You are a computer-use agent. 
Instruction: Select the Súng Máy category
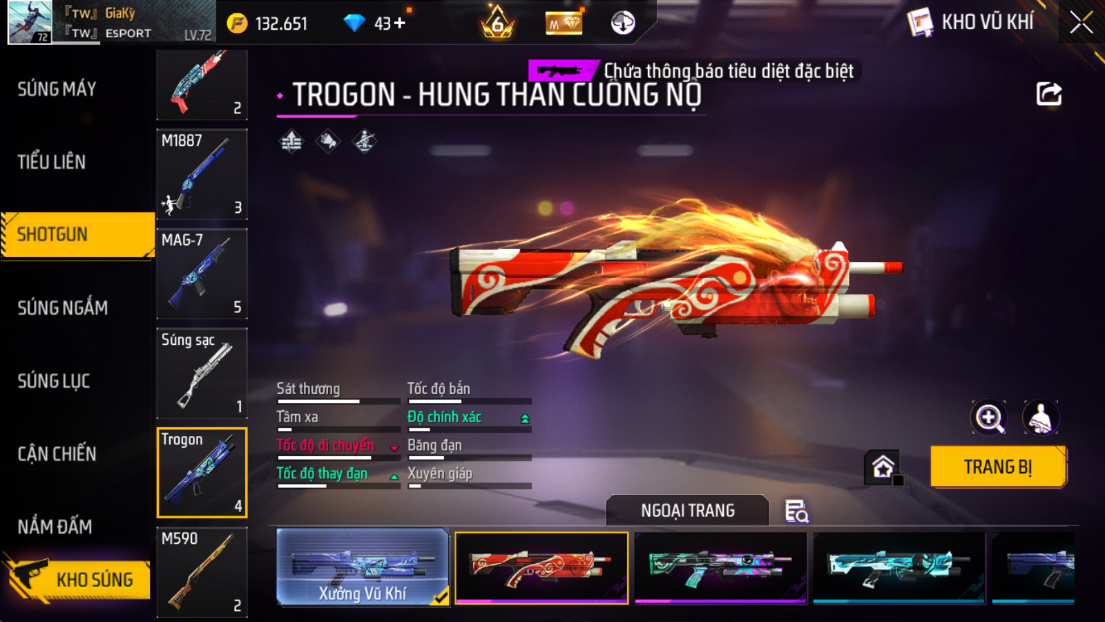[x=57, y=89]
